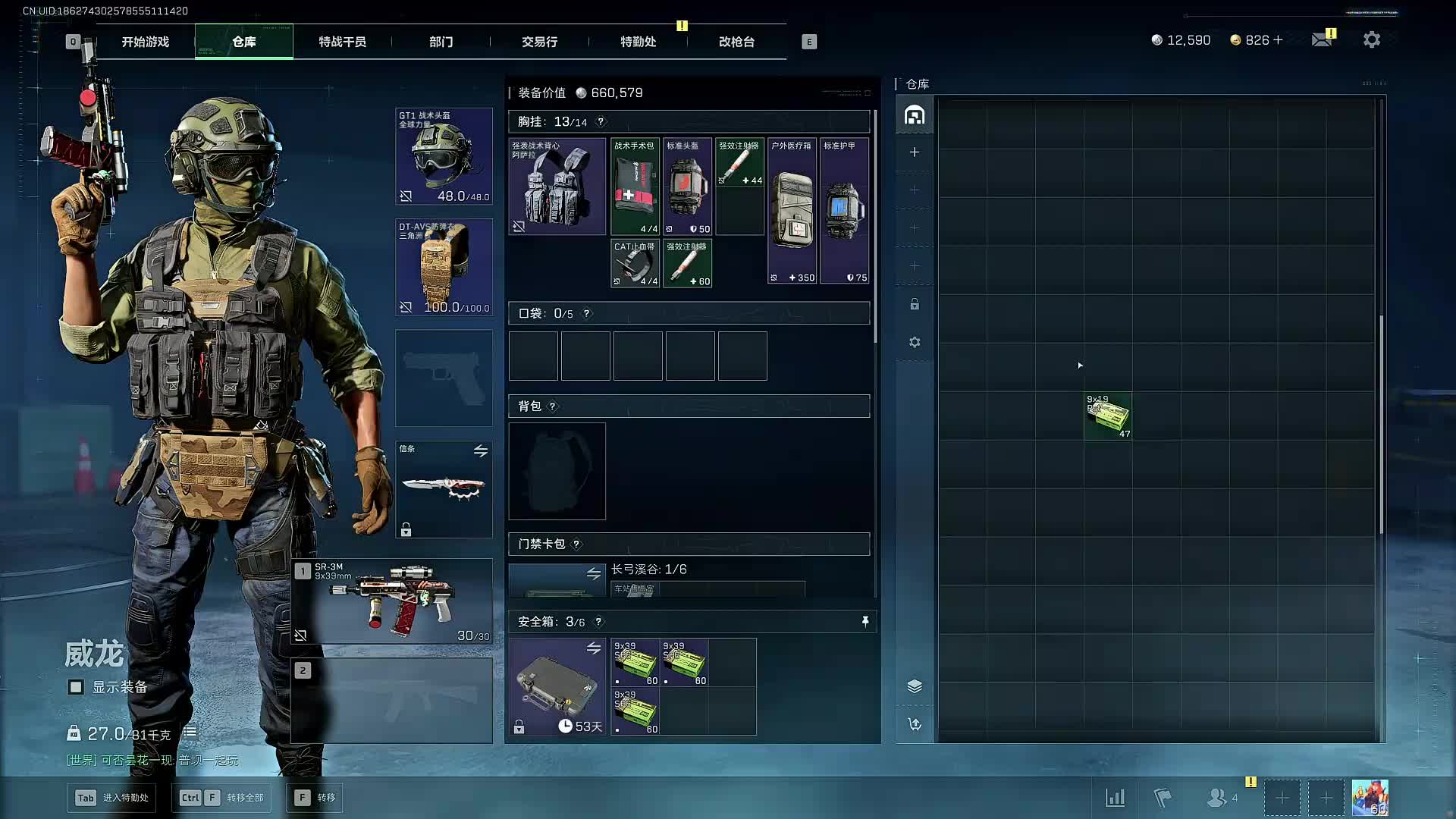This screenshot has height=819, width=1456.
Task: Select the 户外医疗箱 medical kit item
Action: [x=792, y=211]
